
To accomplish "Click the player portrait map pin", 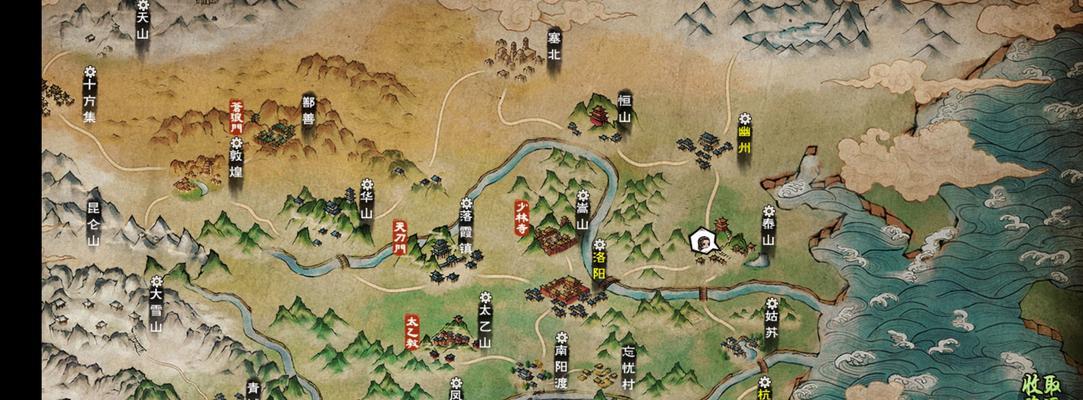I will click(x=704, y=240).
